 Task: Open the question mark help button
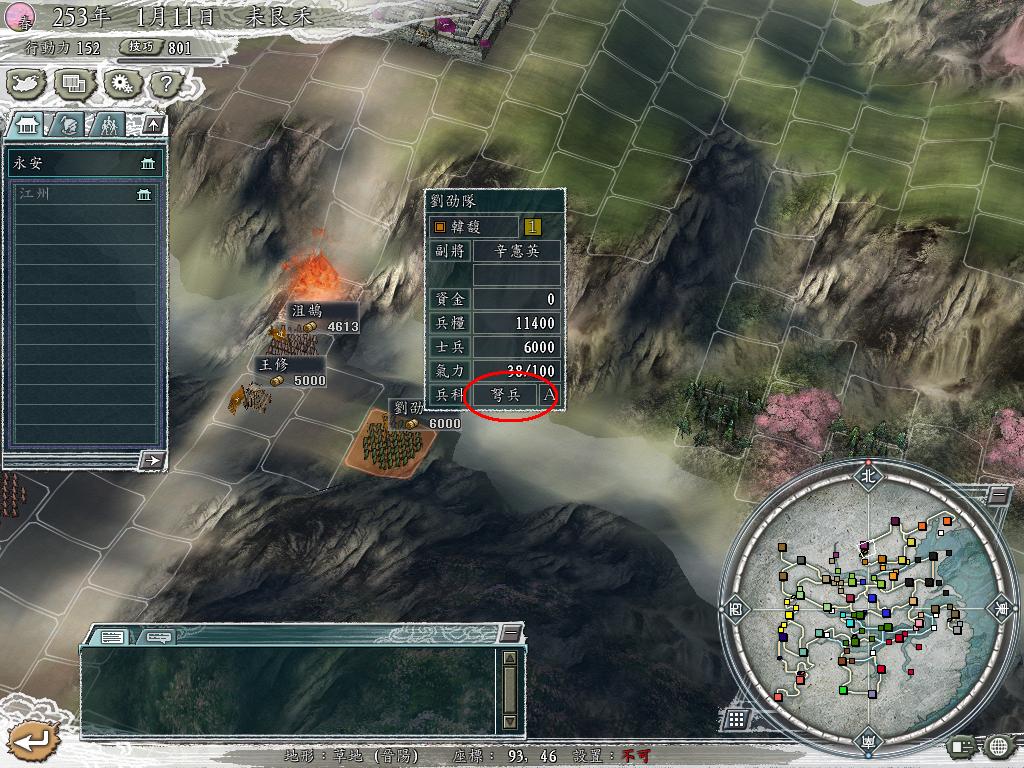click(x=166, y=85)
